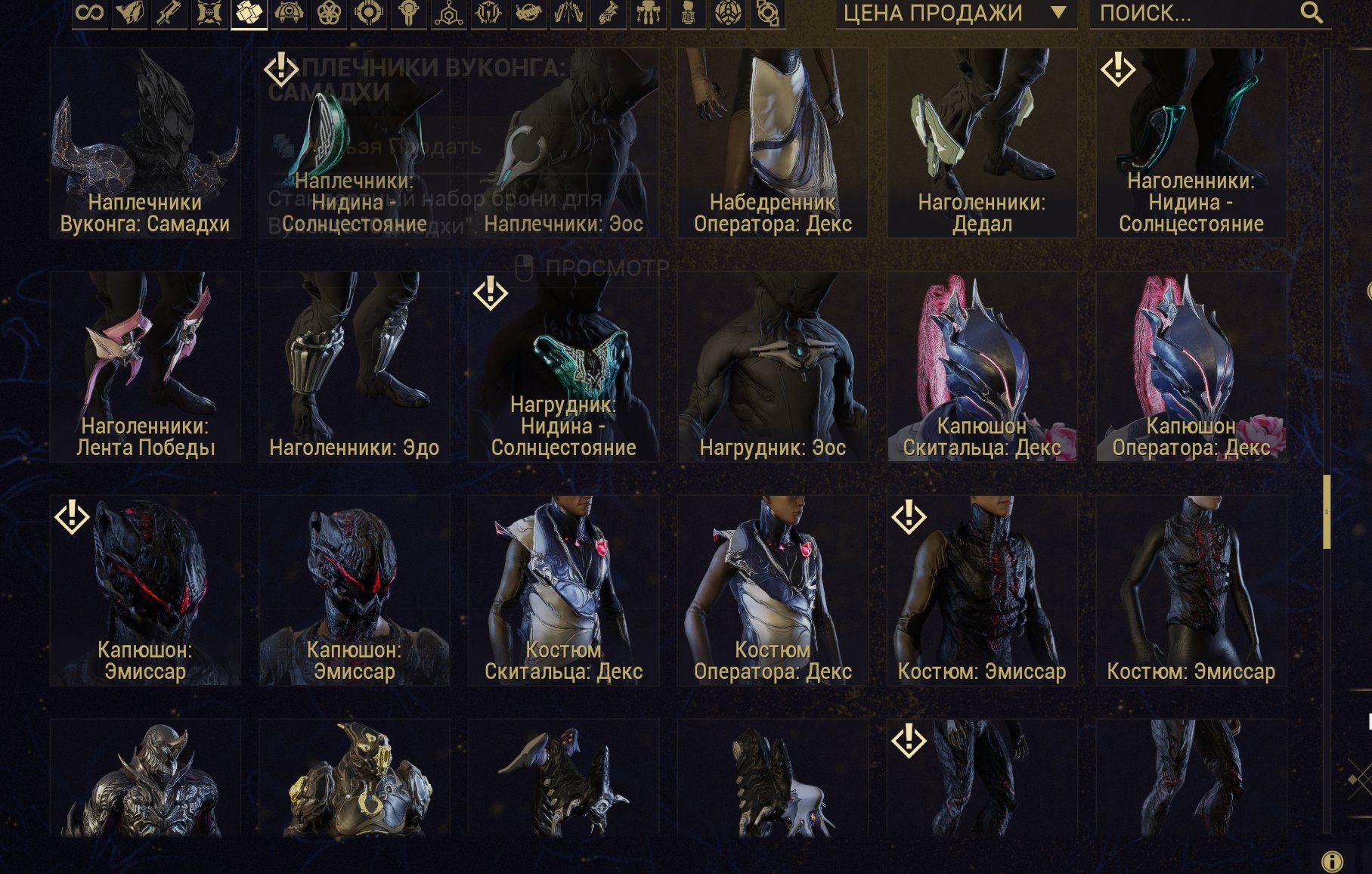This screenshot has height=874, width=1372.
Task: Select the Наплечники Вуконга: Самадхи item
Action: (x=145, y=144)
